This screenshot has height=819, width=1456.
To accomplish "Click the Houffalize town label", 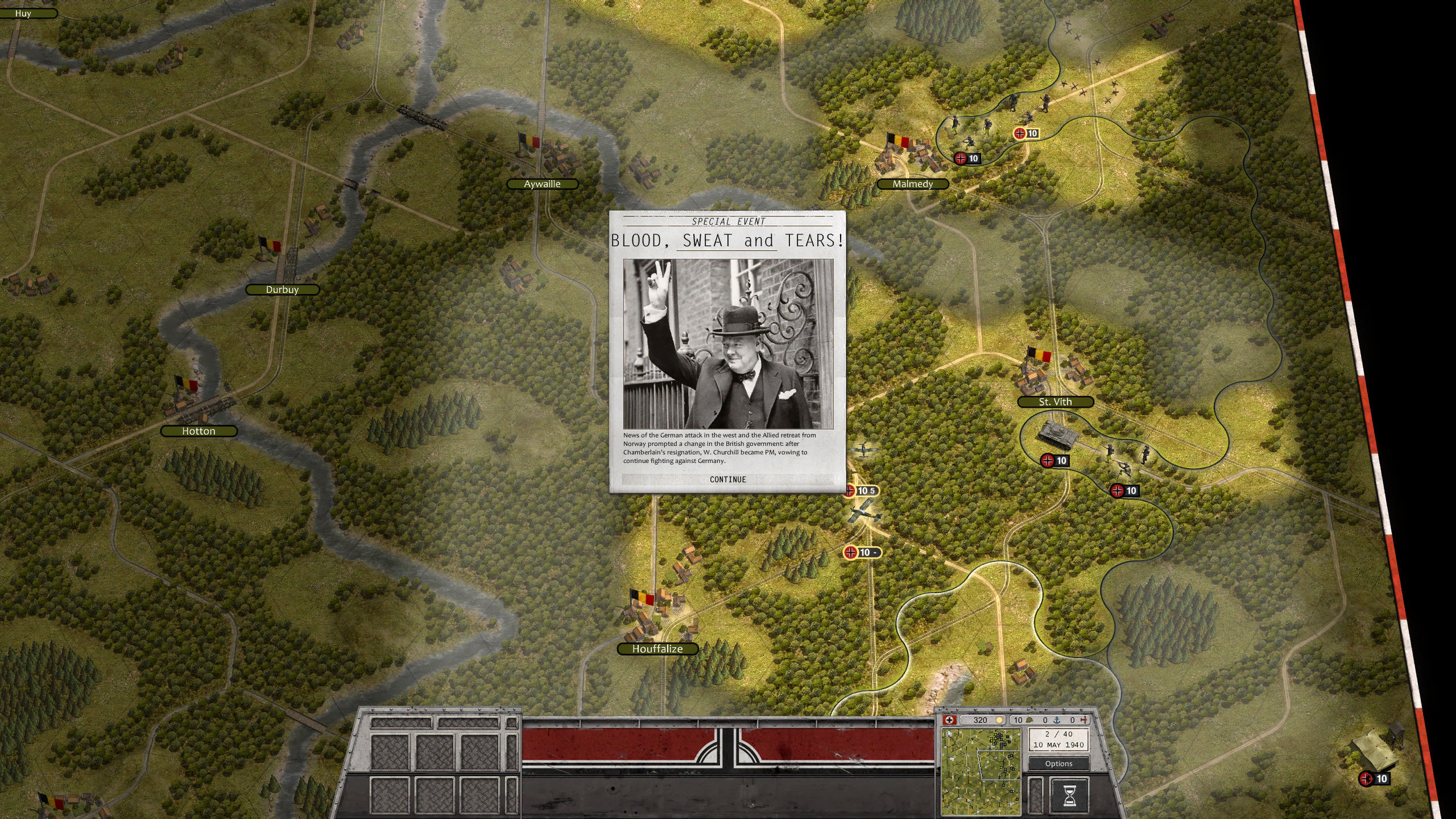I will coord(659,648).
